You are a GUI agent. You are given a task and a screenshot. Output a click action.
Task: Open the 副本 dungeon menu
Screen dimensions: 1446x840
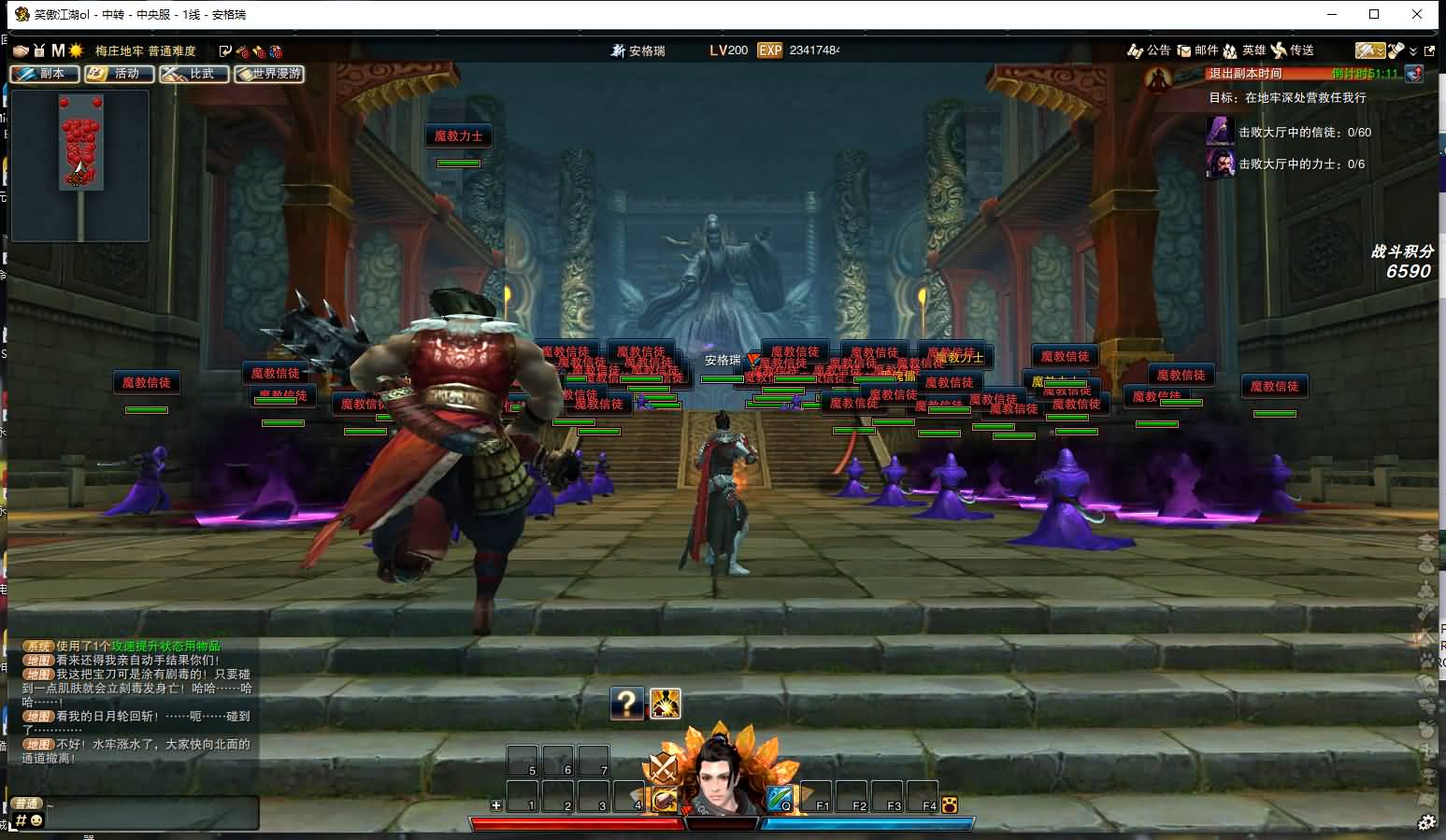click(x=44, y=74)
